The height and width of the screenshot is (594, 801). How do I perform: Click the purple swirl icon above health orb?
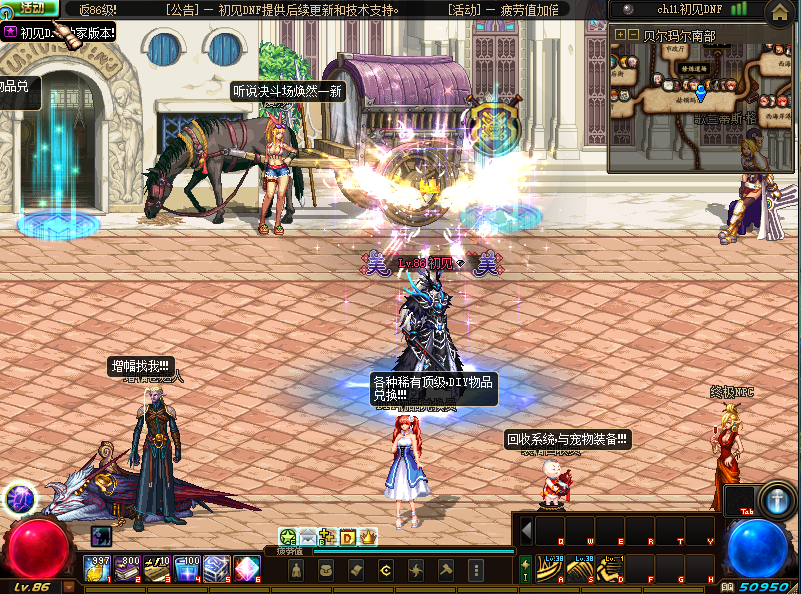[x=21, y=497]
